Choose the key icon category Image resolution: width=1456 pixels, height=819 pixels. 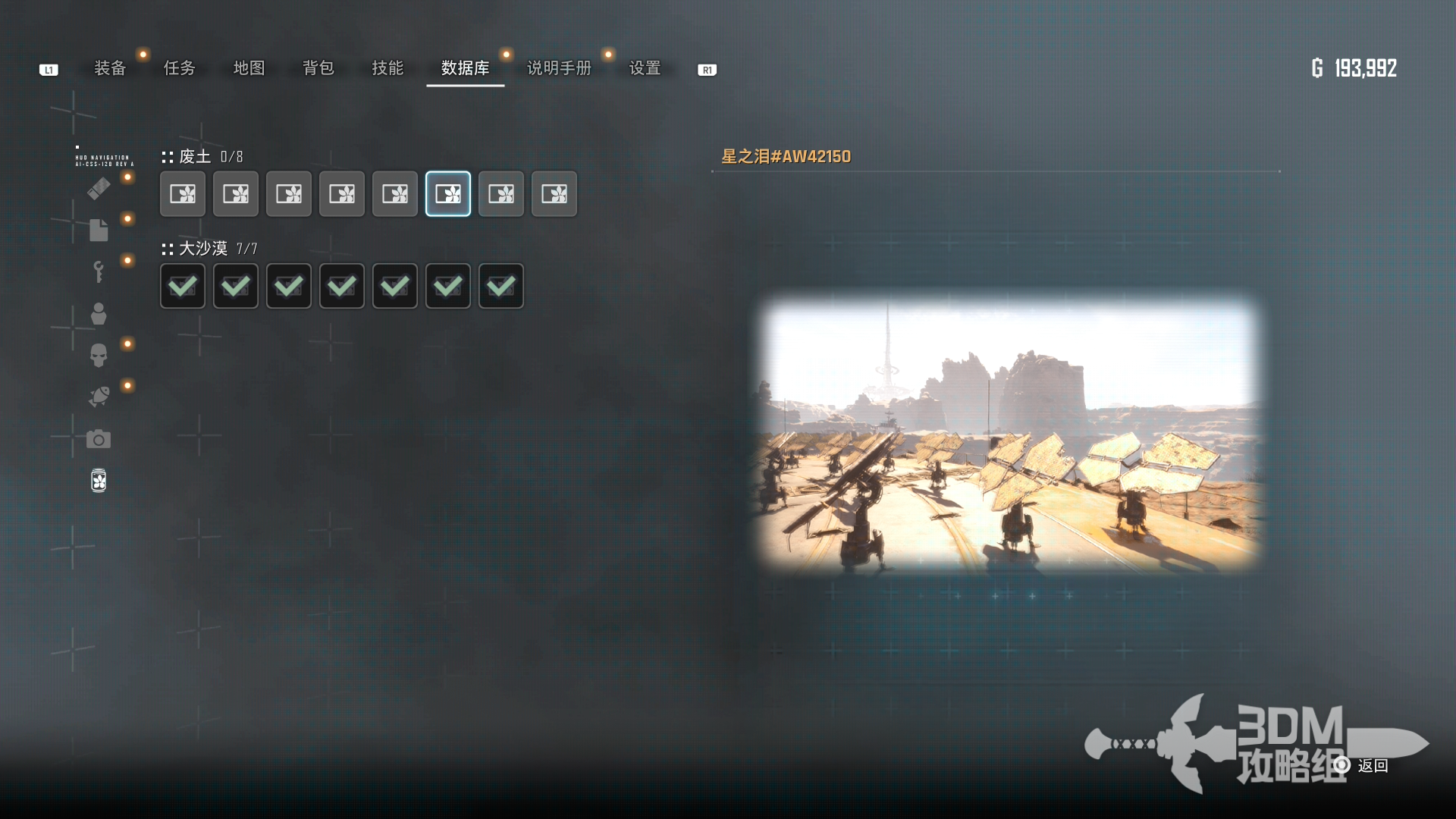pyautogui.click(x=99, y=271)
